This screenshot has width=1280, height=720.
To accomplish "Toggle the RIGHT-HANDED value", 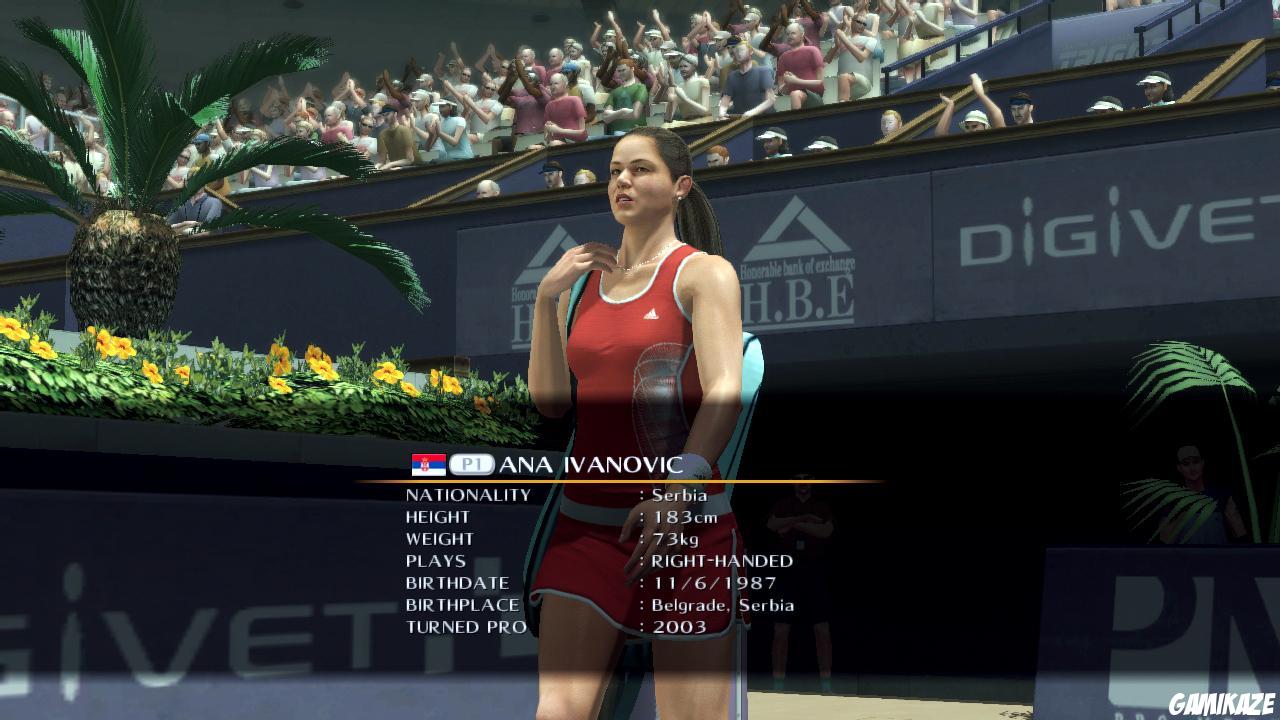I will coord(722,561).
